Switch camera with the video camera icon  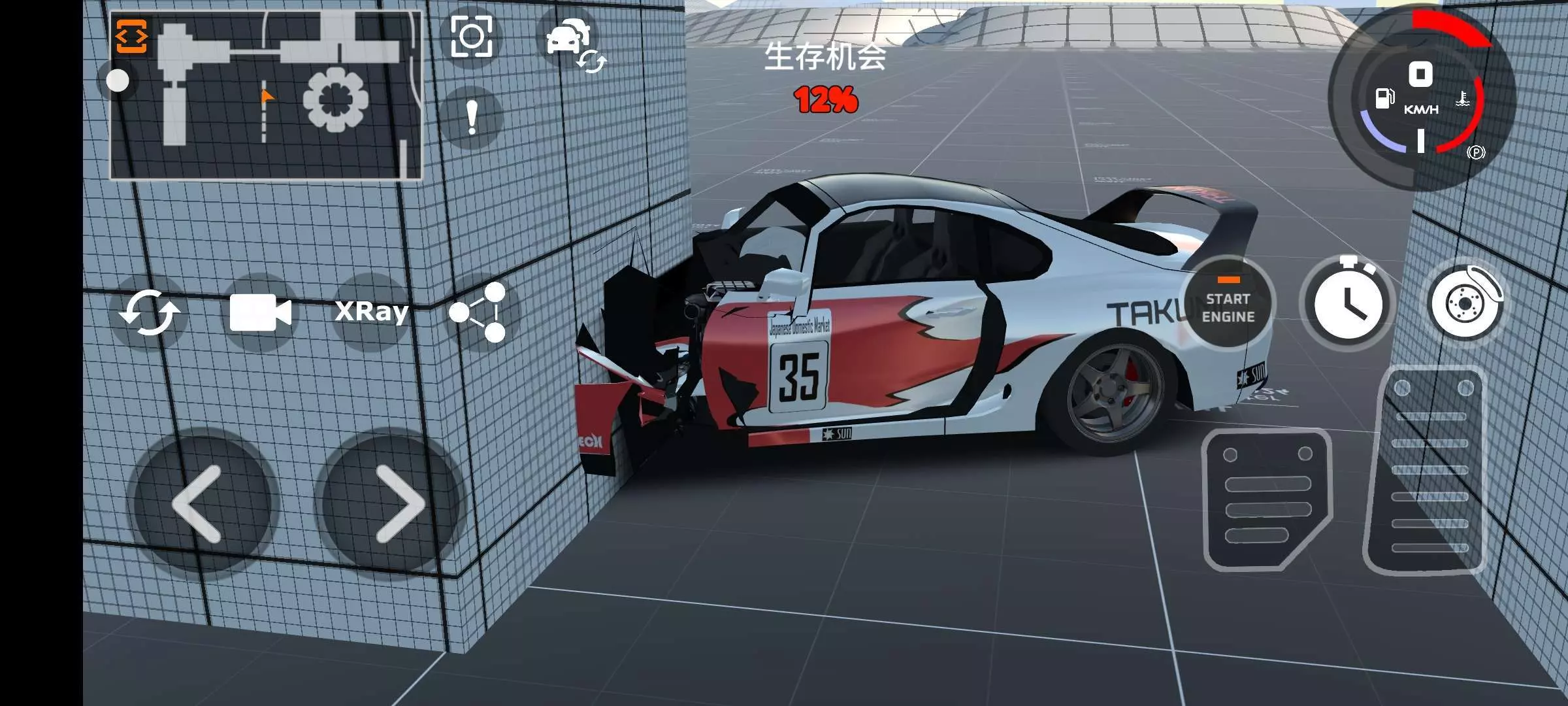(x=260, y=312)
